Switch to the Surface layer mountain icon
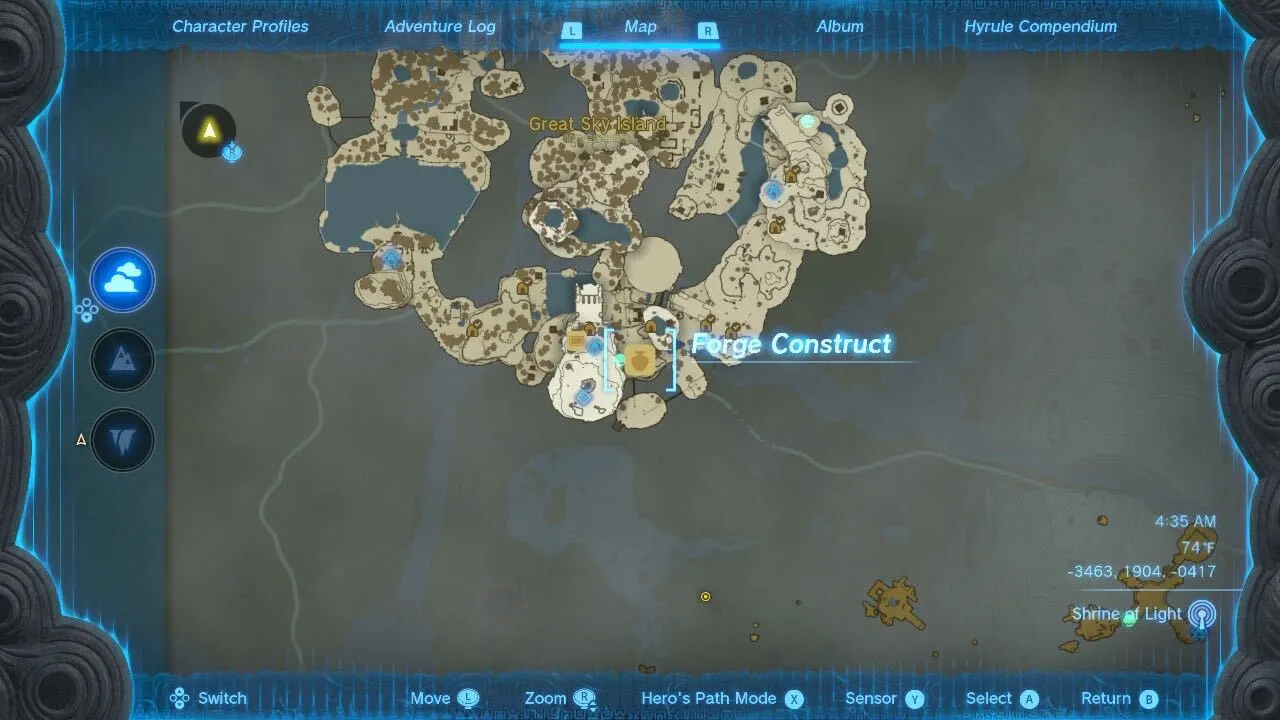Viewport: 1280px width, 720px height. pyautogui.click(x=122, y=359)
